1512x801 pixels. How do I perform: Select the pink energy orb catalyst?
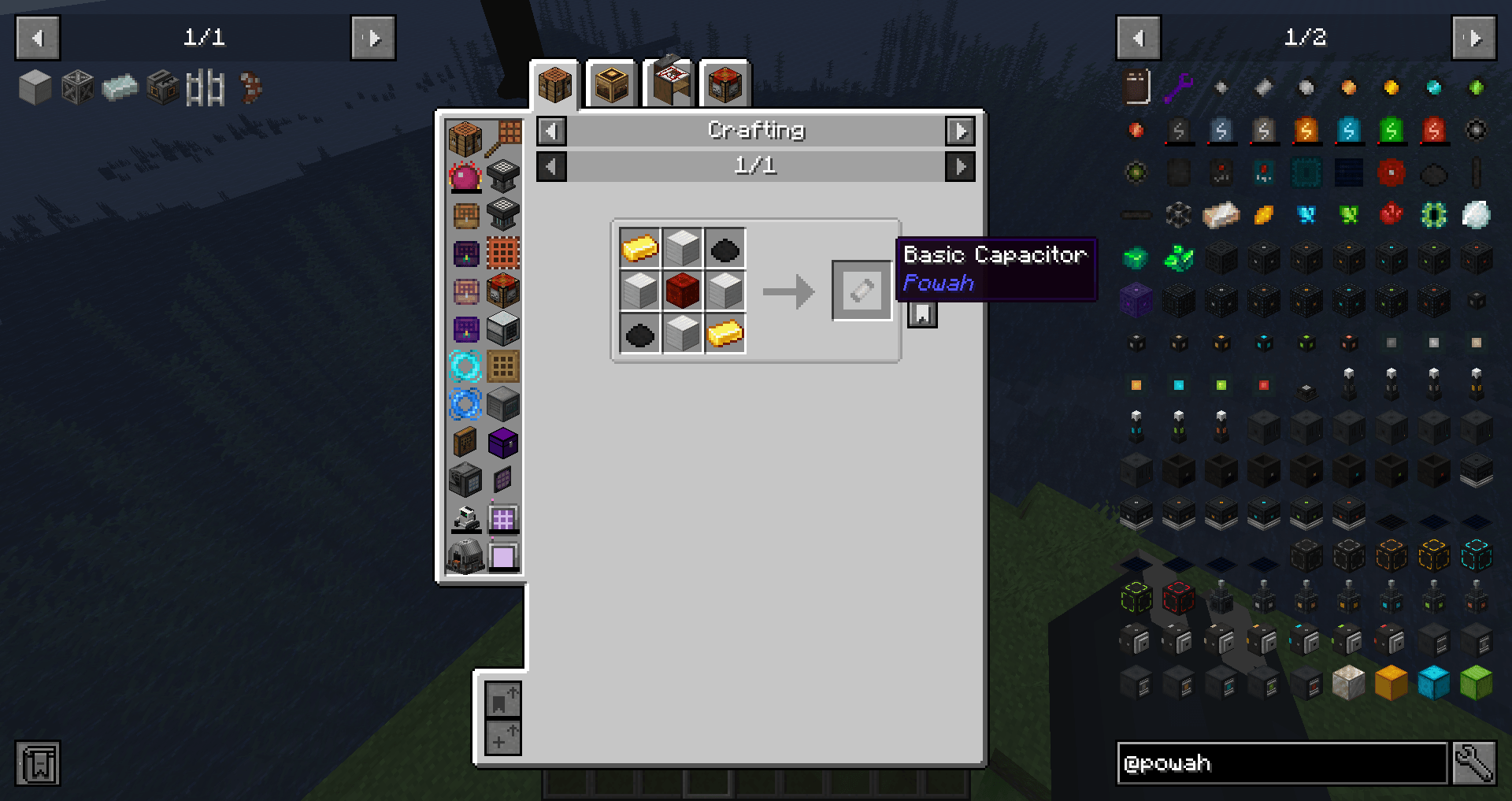point(465,177)
